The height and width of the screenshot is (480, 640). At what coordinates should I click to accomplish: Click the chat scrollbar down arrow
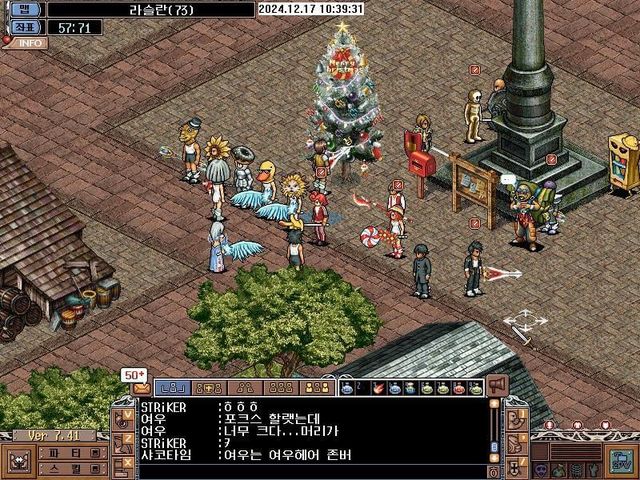click(494, 458)
